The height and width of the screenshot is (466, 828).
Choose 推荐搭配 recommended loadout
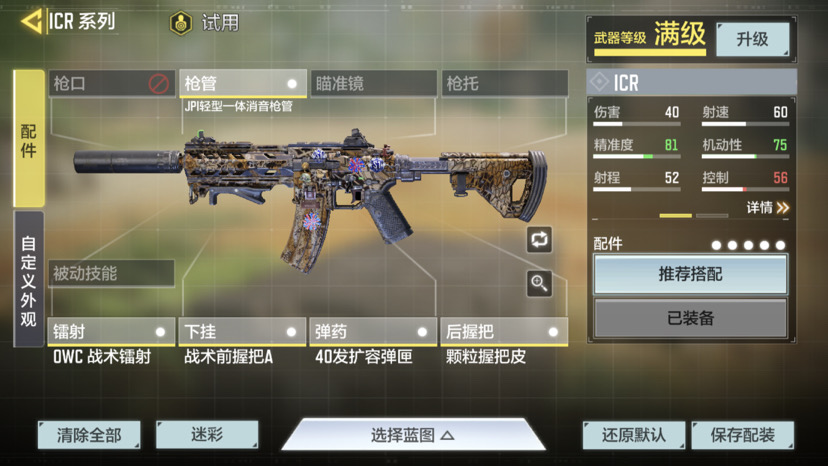point(690,275)
